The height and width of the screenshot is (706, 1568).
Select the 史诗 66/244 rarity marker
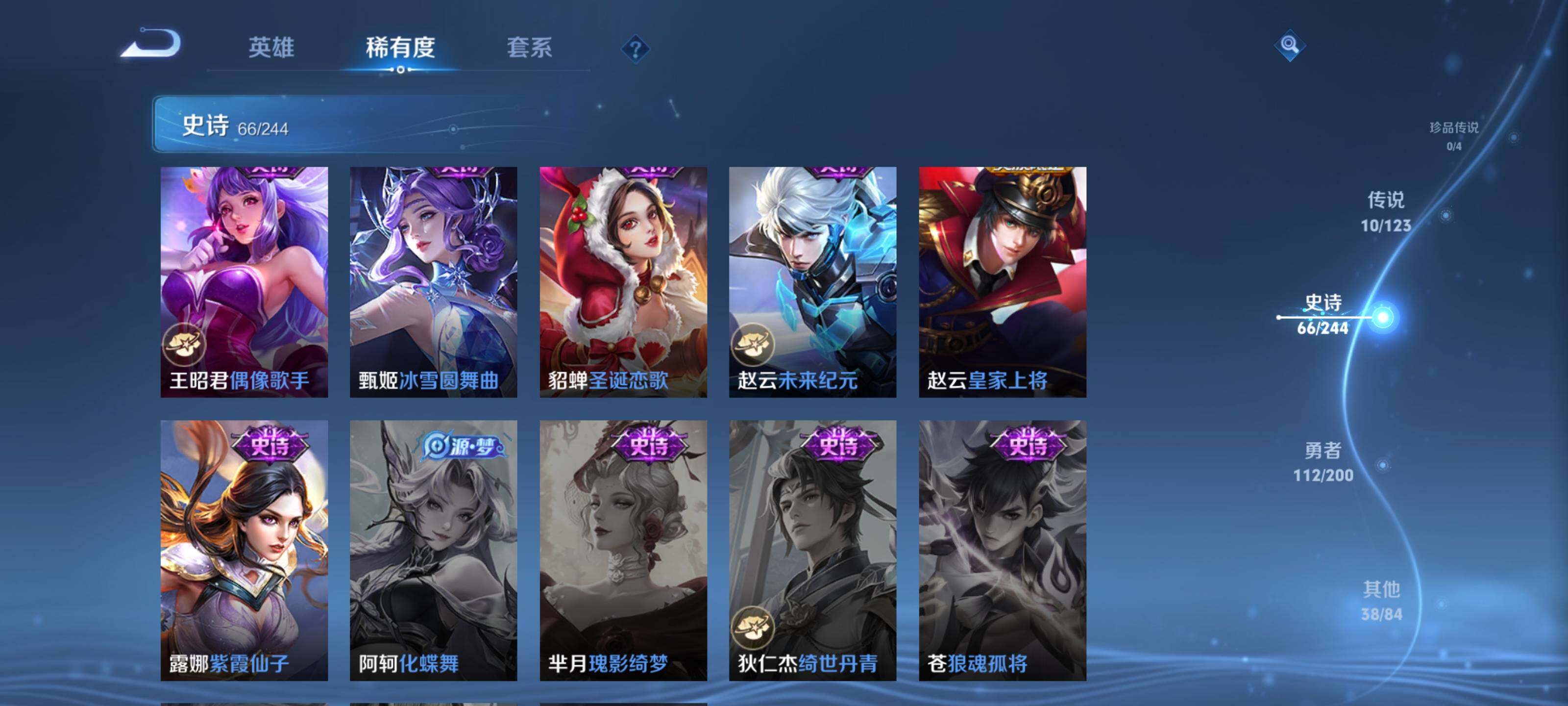tap(1322, 314)
